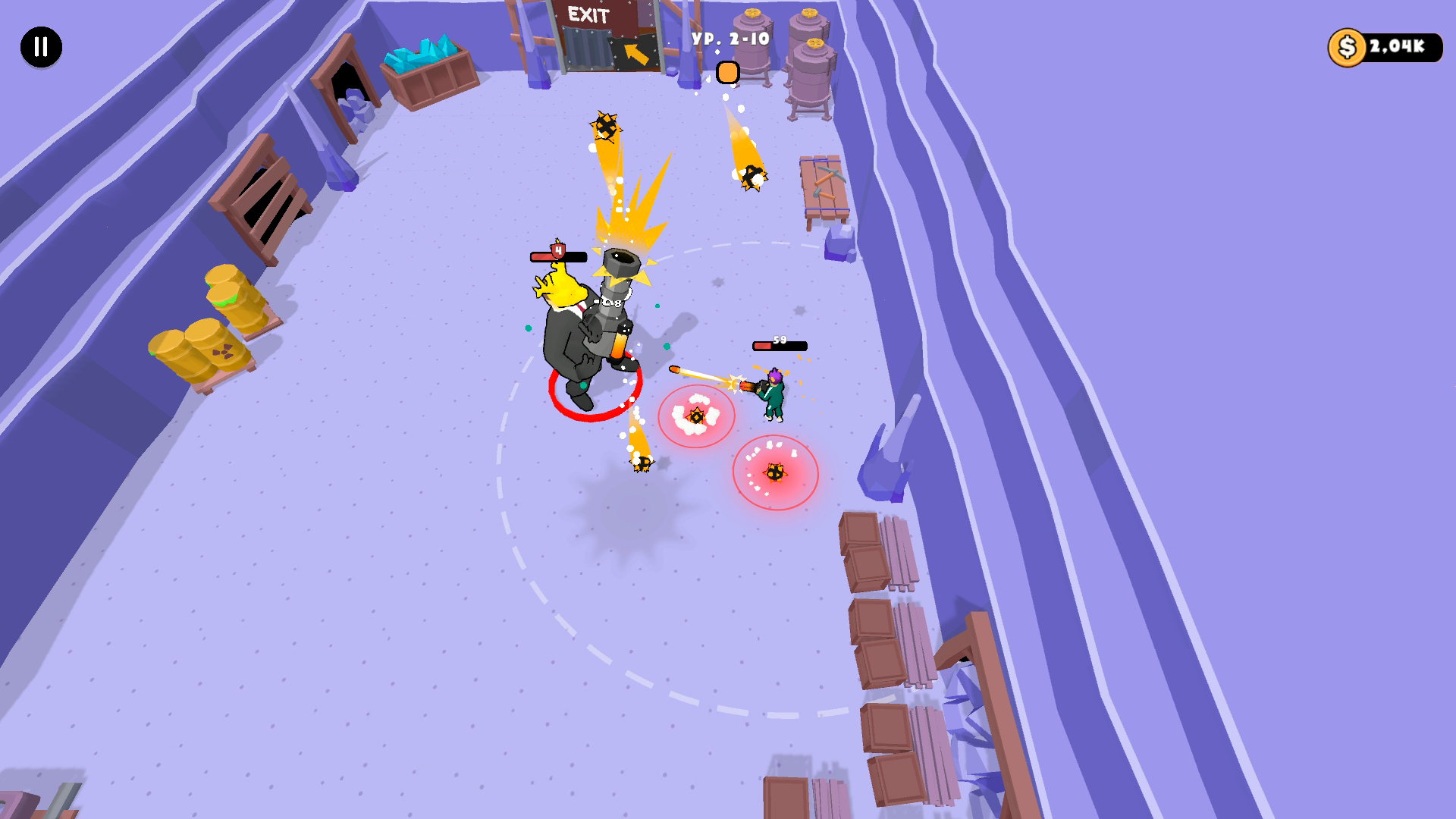Viewport: 1456px width, 819px height.
Task: Click the EXIT sign above the metal door
Action: click(x=588, y=14)
